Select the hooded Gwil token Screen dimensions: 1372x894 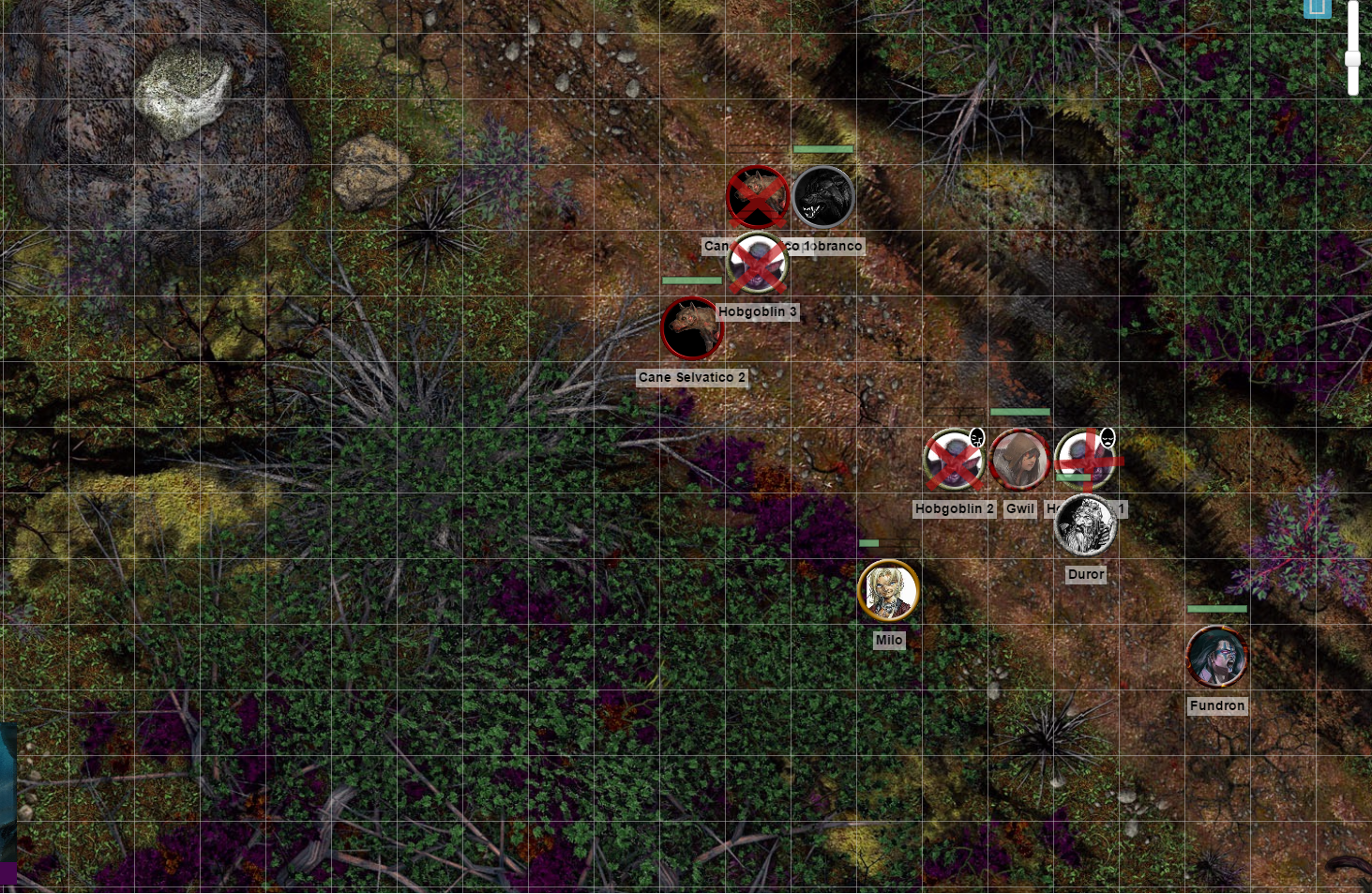click(x=1019, y=460)
